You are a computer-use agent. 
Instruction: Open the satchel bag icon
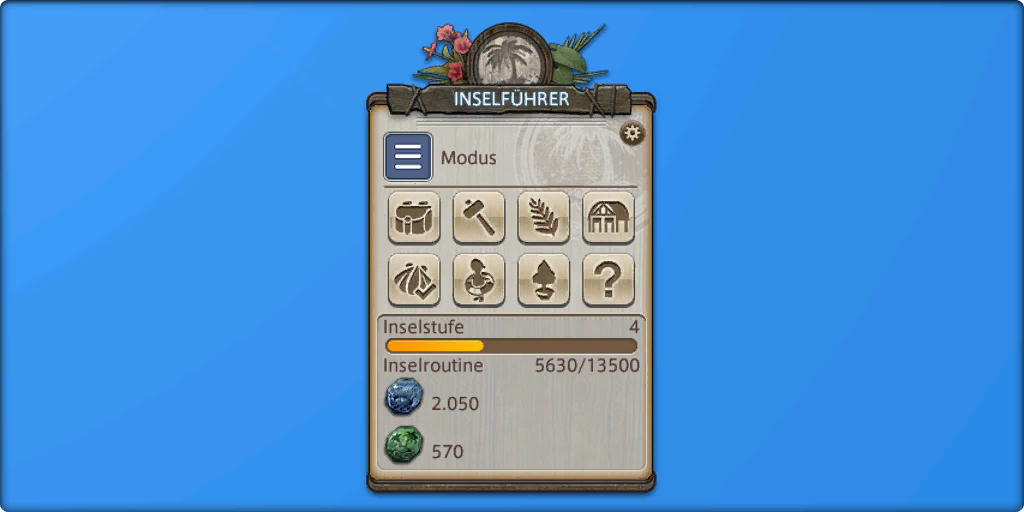tap(414, 217)
